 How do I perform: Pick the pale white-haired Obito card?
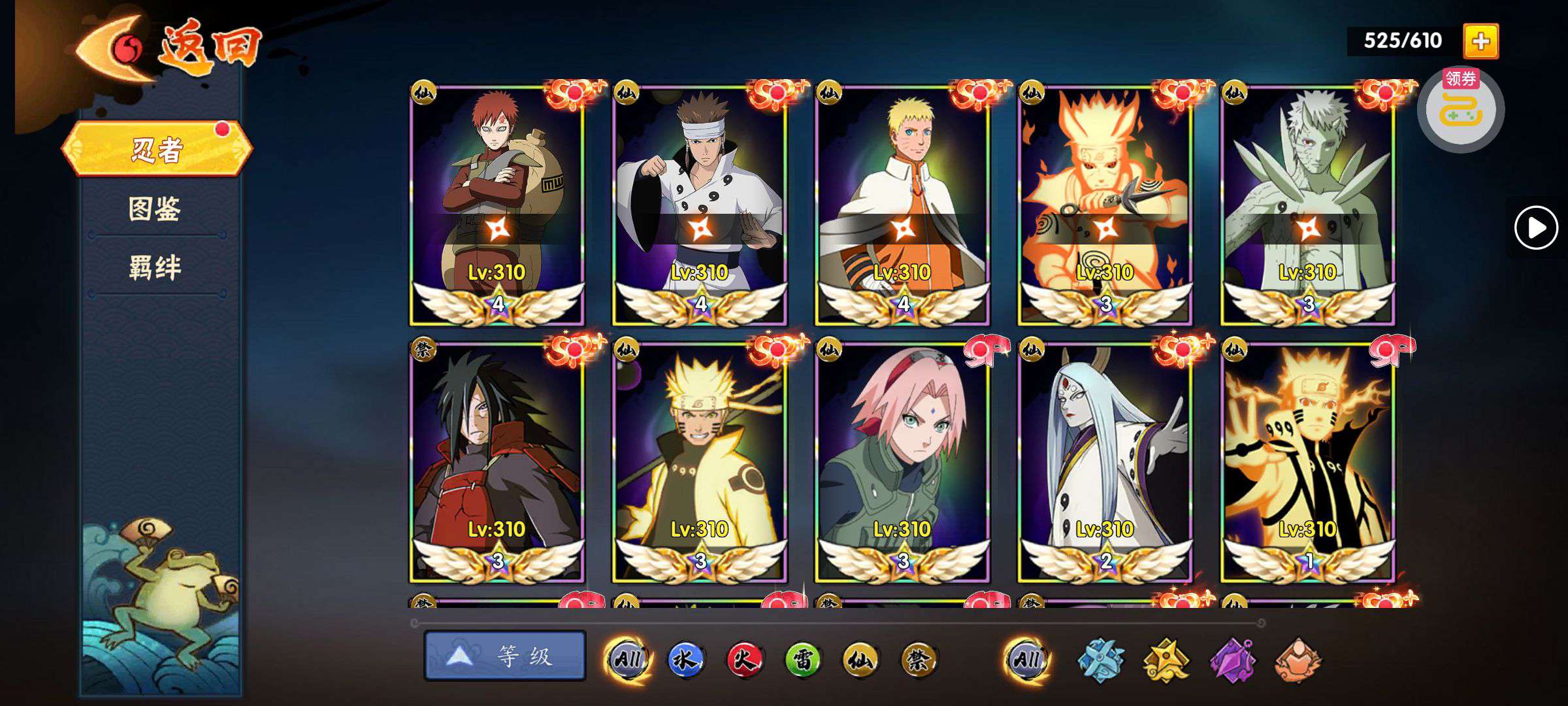point(1307,204)
